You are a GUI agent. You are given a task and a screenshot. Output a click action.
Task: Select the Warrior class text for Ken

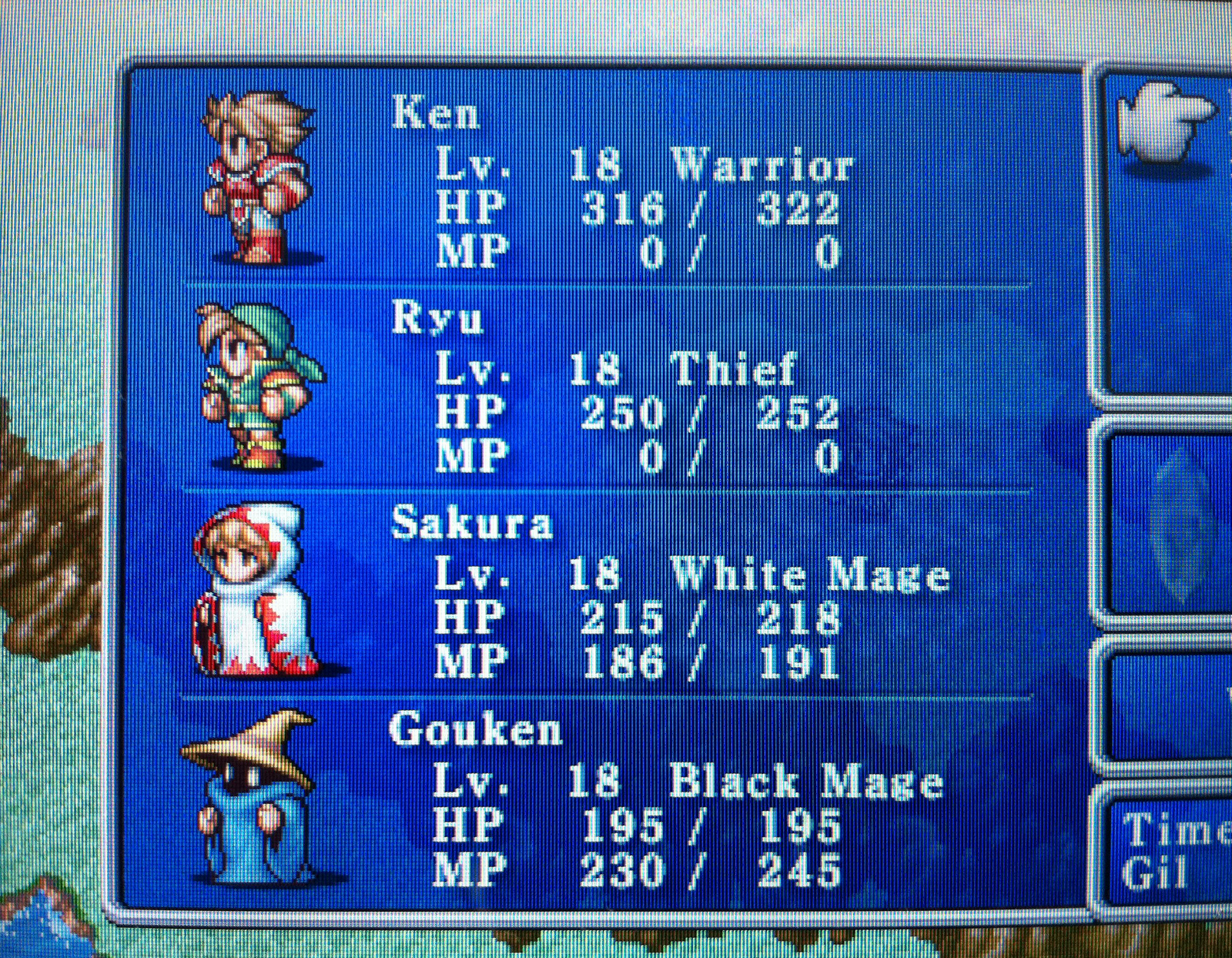[762, 163]
